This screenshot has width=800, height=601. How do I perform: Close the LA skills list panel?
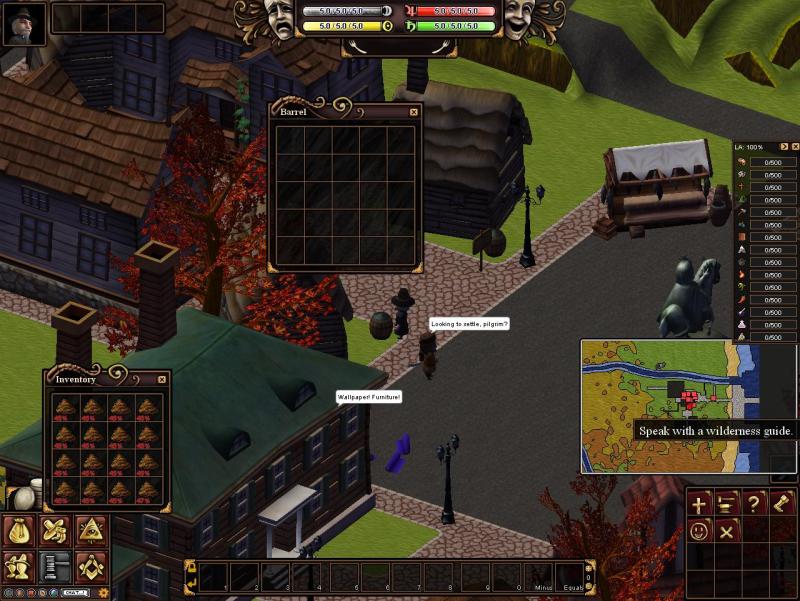[795, 147]
